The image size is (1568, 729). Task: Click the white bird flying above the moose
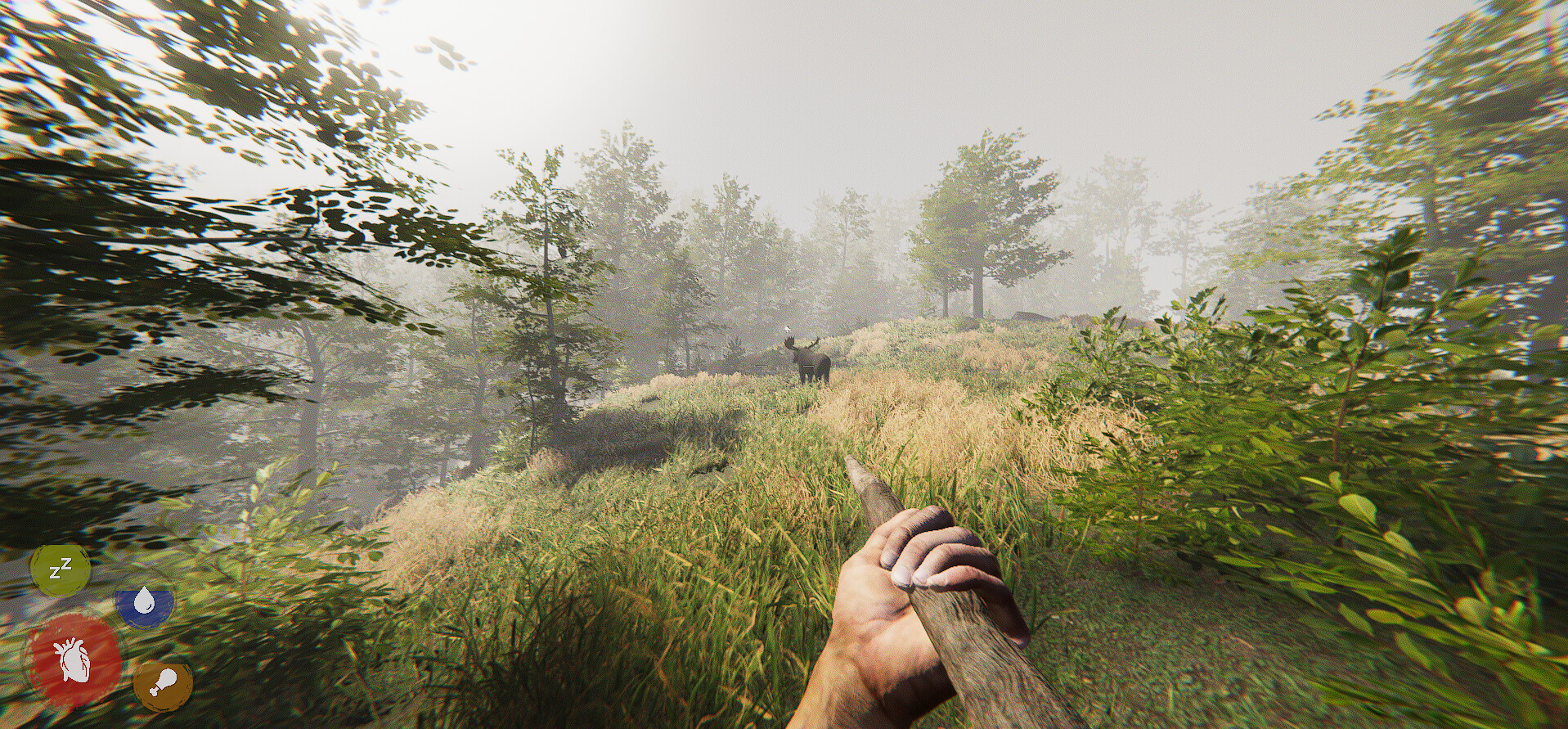(x=787, y=328)
